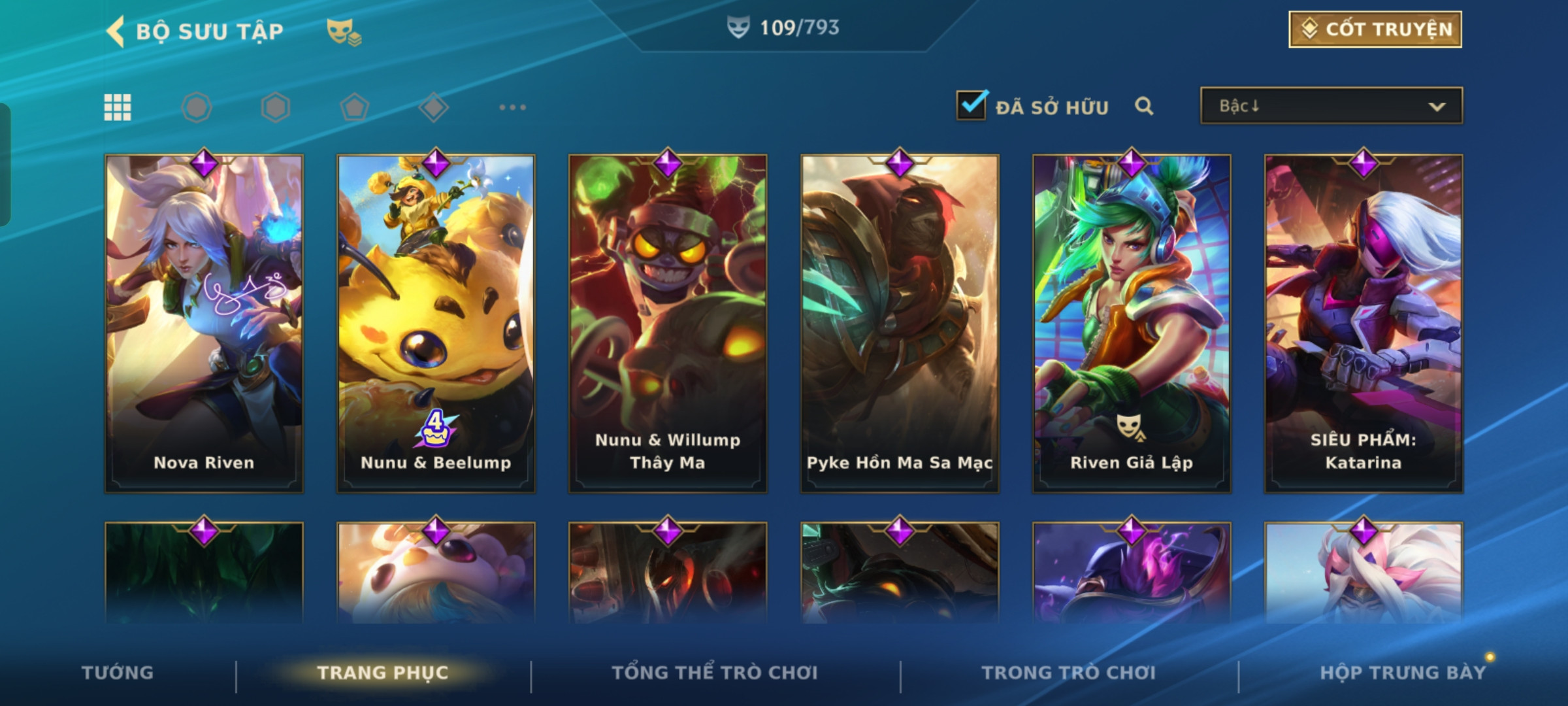The height and width of the screenshot is (706, 1568).
Task: Switch to the Tướng tab
Action: click(x=118, y=673)
